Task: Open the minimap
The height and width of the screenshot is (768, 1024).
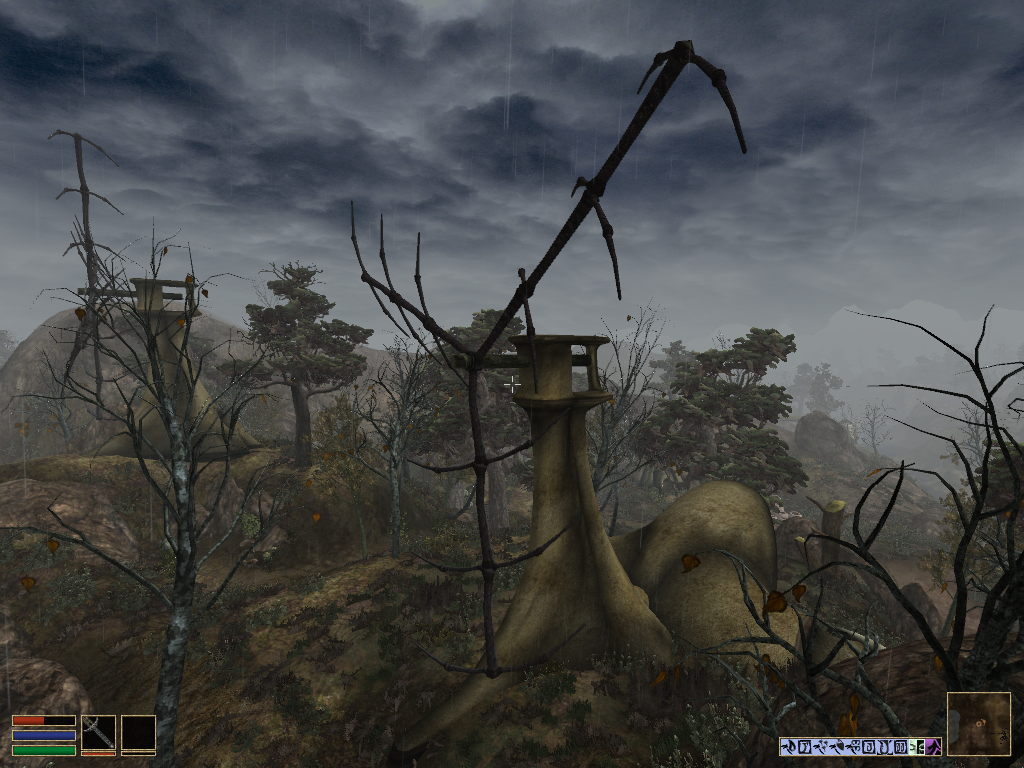Action: [x=978, y=723]
